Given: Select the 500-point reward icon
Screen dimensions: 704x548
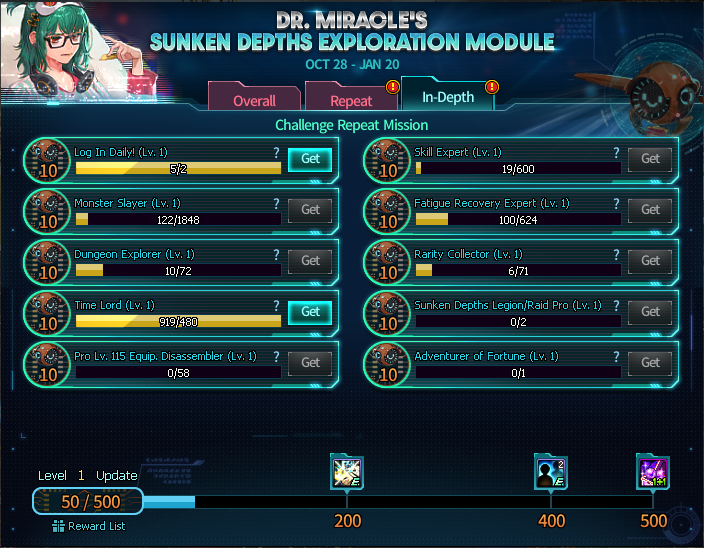Looking at the screenshot, I should pos(653,472).
